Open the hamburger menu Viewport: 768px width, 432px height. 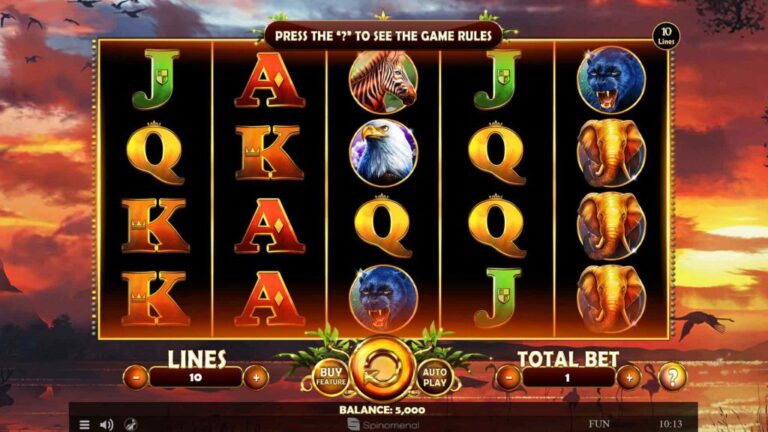(x=84, y=424)
